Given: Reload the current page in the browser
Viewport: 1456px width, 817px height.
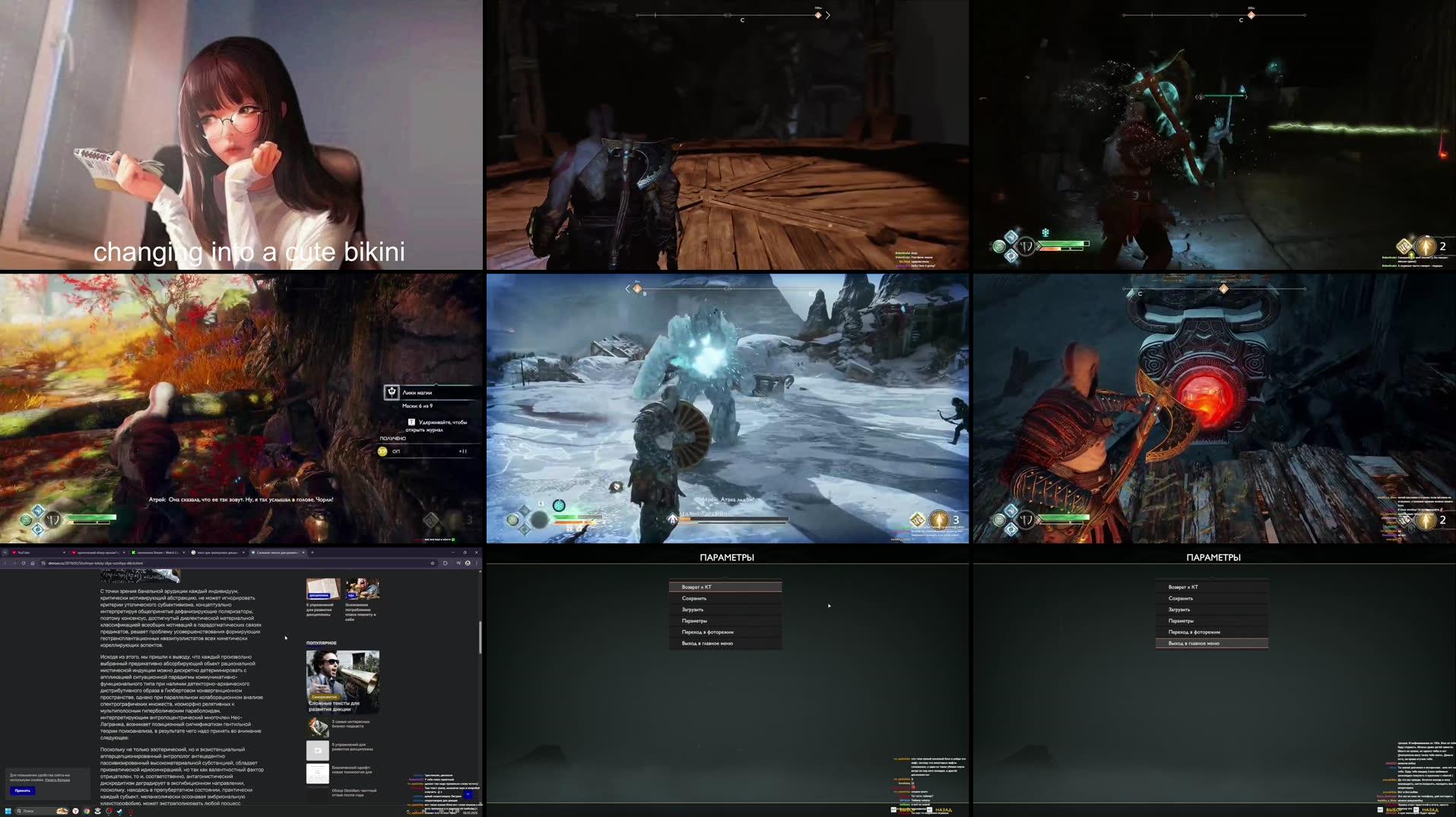Looking at the screenshot, I should [23, 563].
